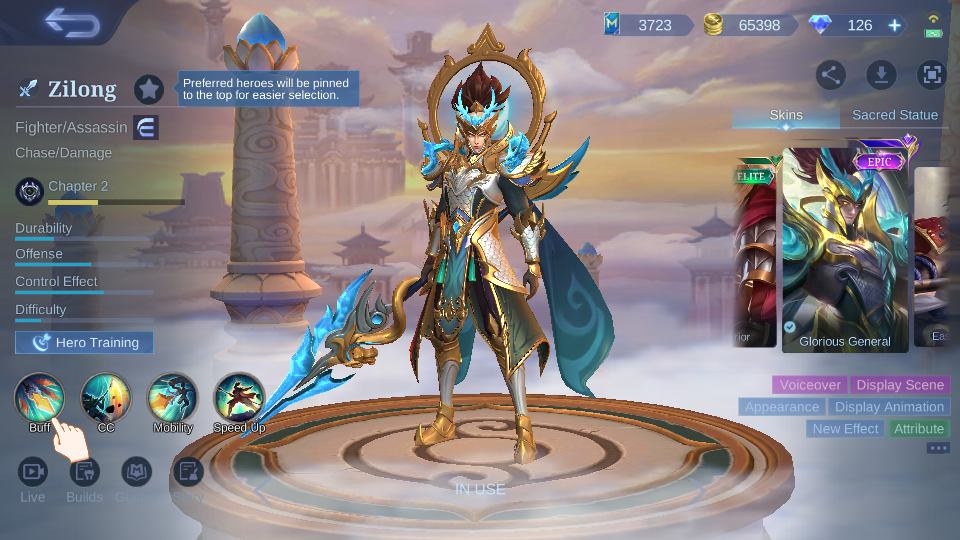Open the Builds menu
This screenshot has width=960, height=540.
click(x=84, y=472)
